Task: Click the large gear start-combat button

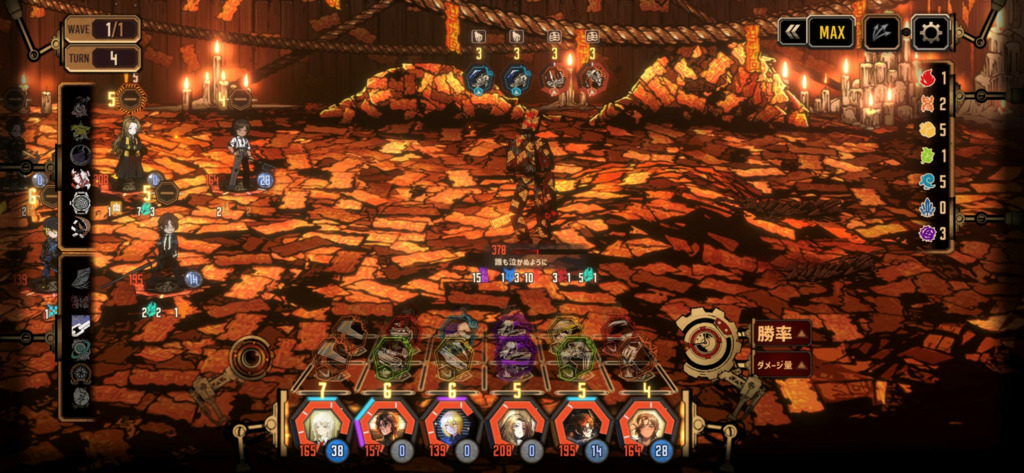Action: pyautogui.click(x=708, y=341)
